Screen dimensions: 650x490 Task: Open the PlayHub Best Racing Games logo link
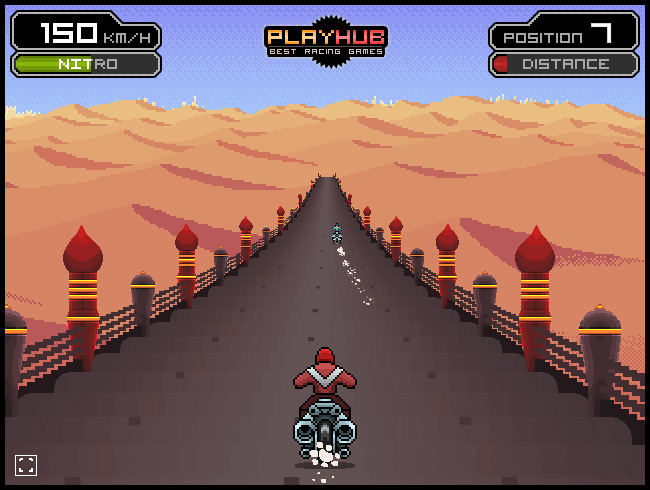pos(325,41)
